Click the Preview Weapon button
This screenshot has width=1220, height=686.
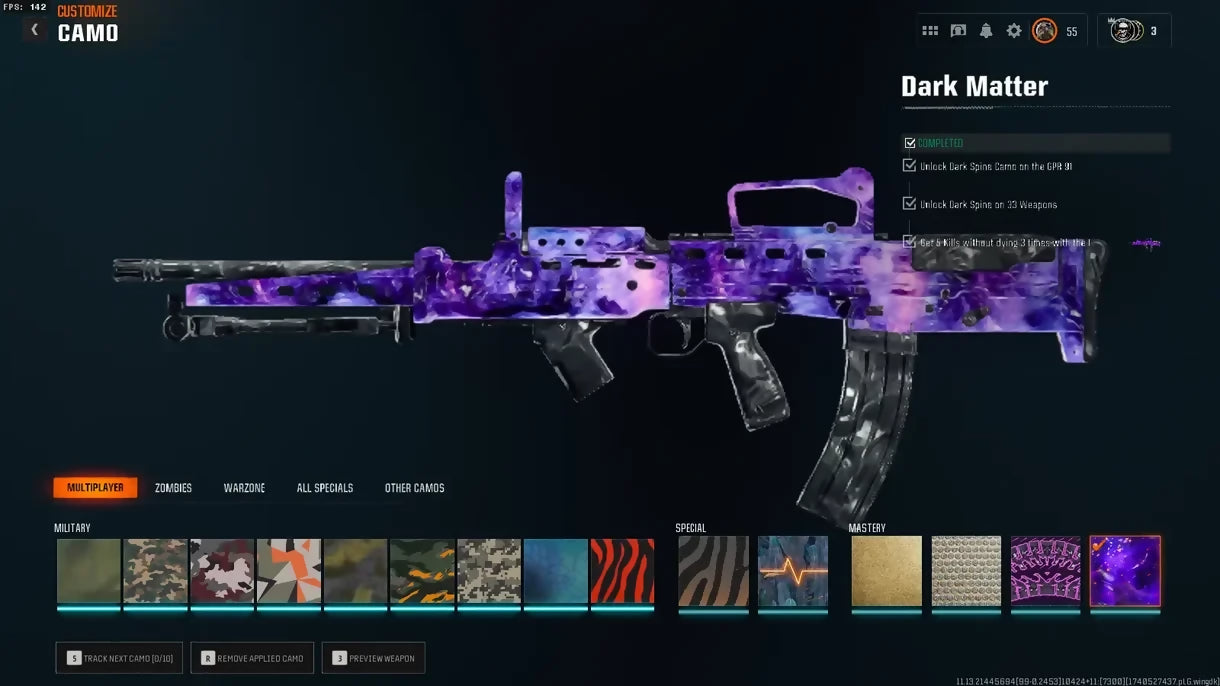pyautogui.click(x=373, y=658)
